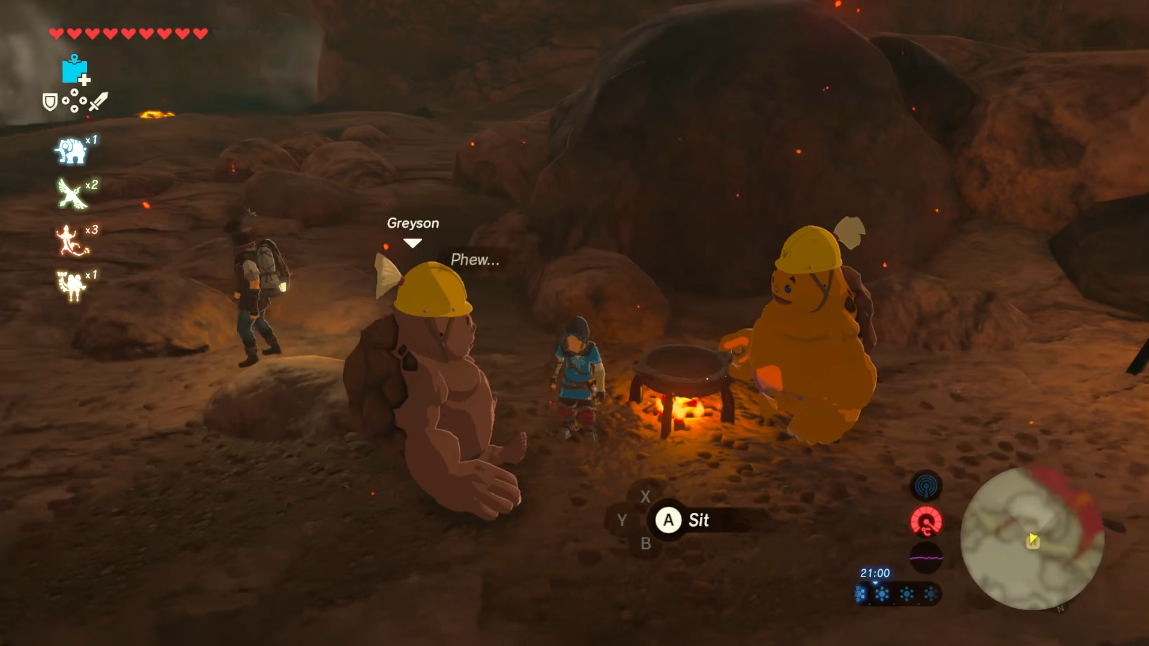Activate the bird Revali's Gale ability
This screenshot has width=1149, height=646.
(70, 193)
